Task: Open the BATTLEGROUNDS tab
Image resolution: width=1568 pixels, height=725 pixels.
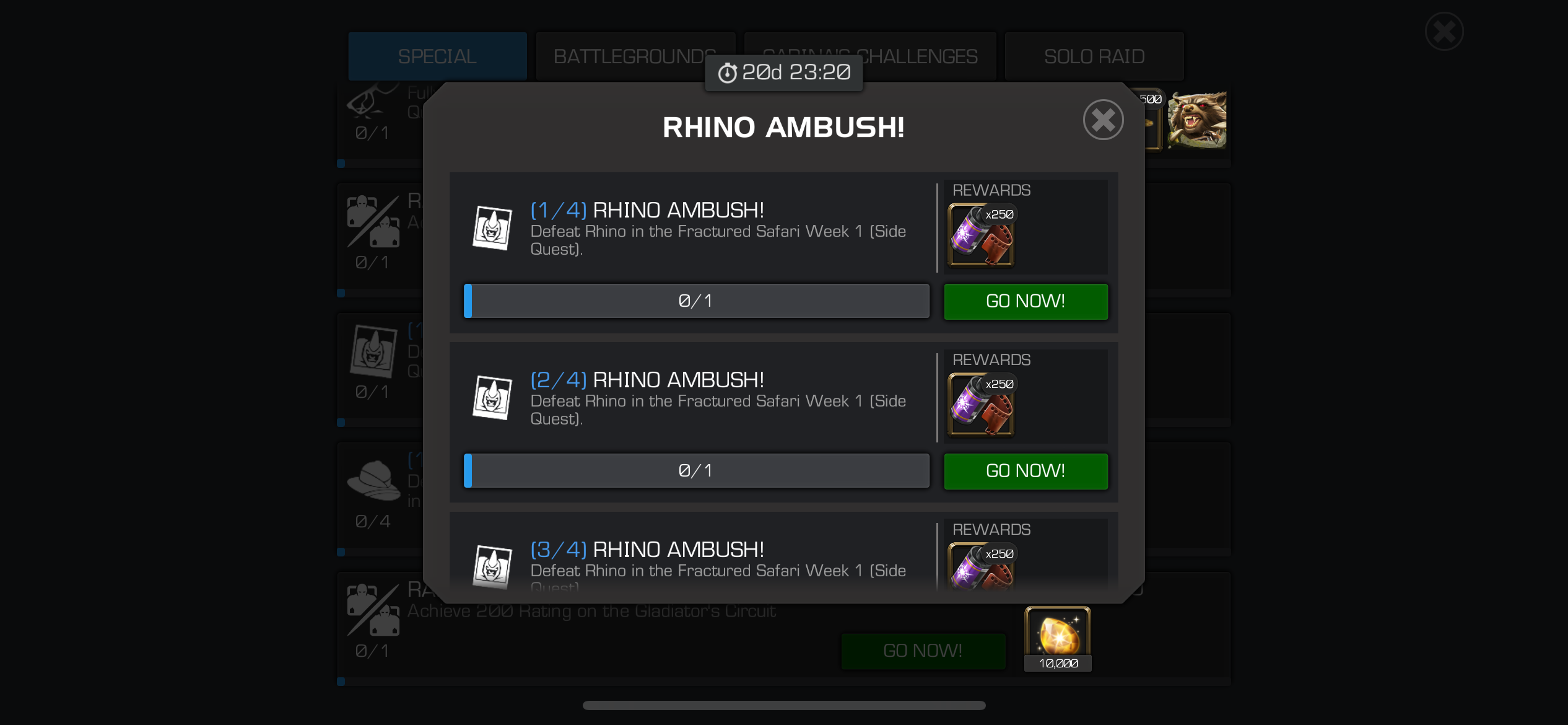Action: 635,56
